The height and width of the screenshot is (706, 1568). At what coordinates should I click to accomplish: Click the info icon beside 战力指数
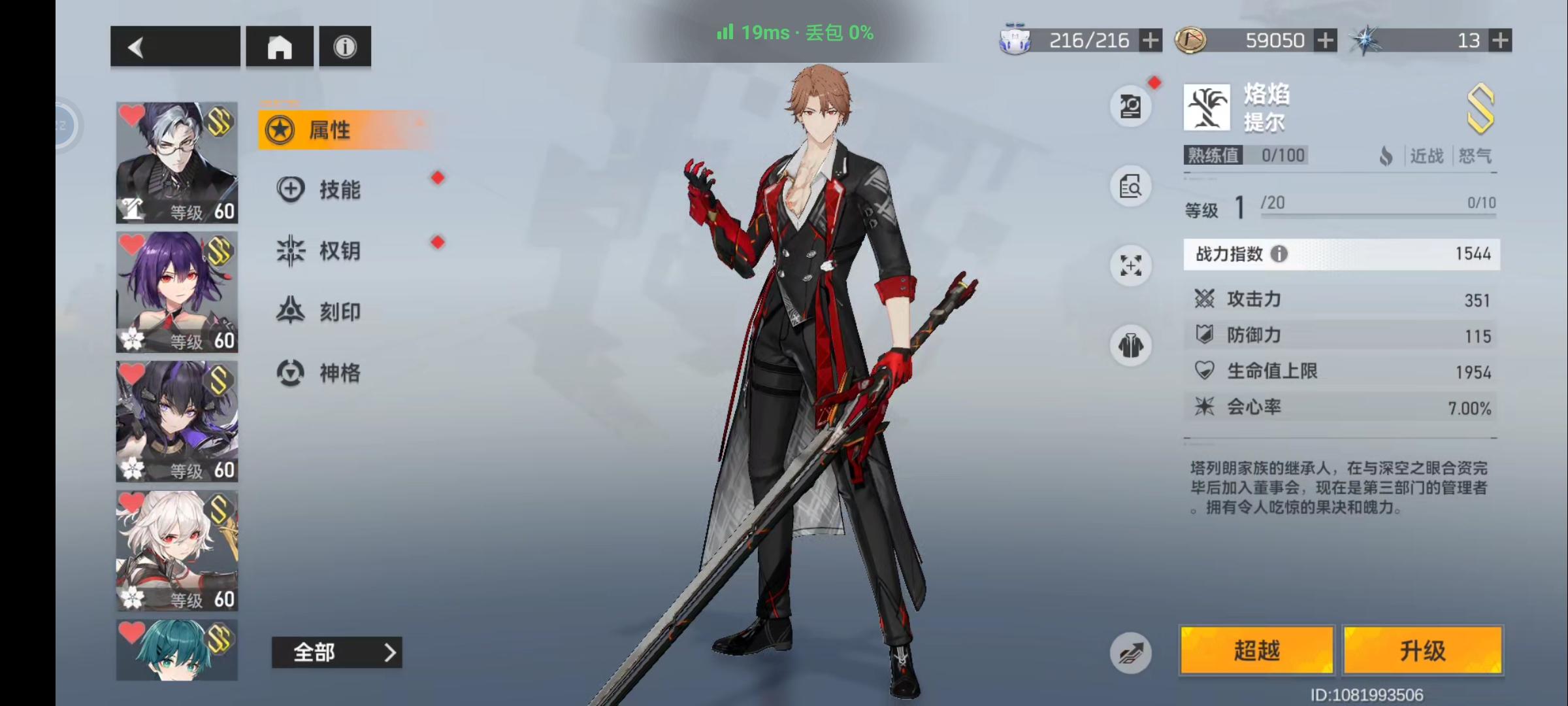(1281, 254)
